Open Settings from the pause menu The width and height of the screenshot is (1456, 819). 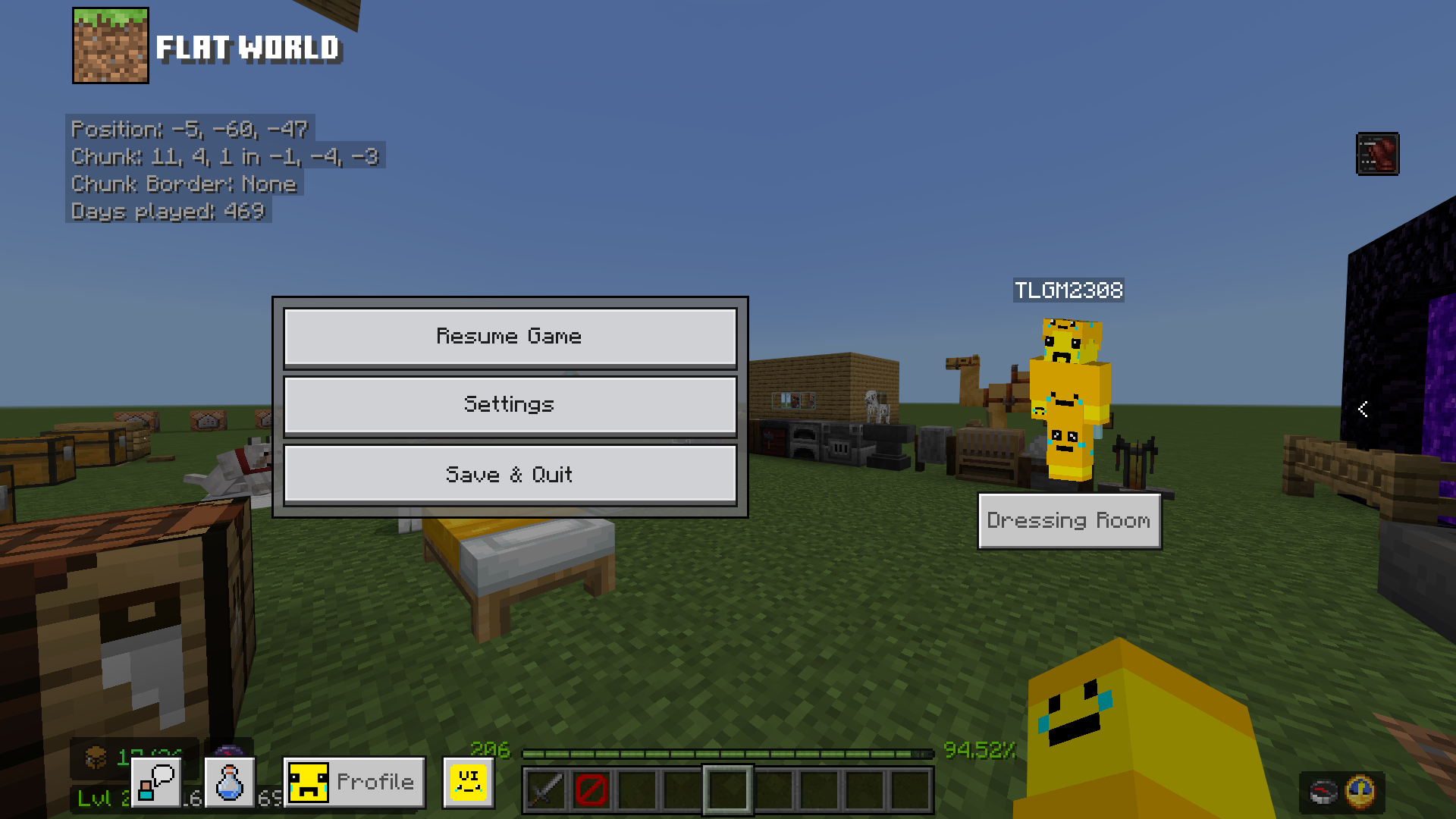pos(510,404)
